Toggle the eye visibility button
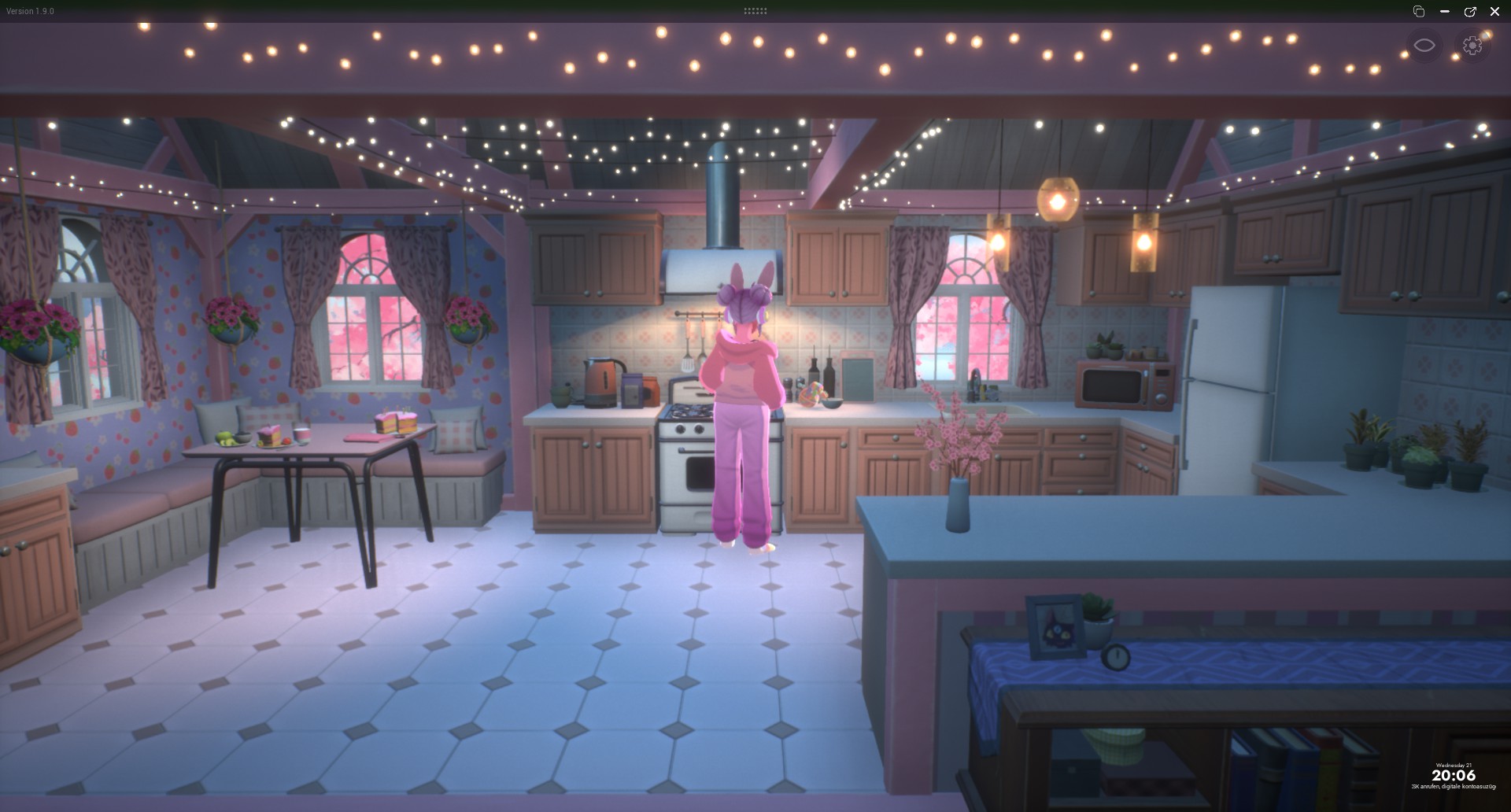This screenshot has width=1511, height=812. click(x=1424, y=46)
